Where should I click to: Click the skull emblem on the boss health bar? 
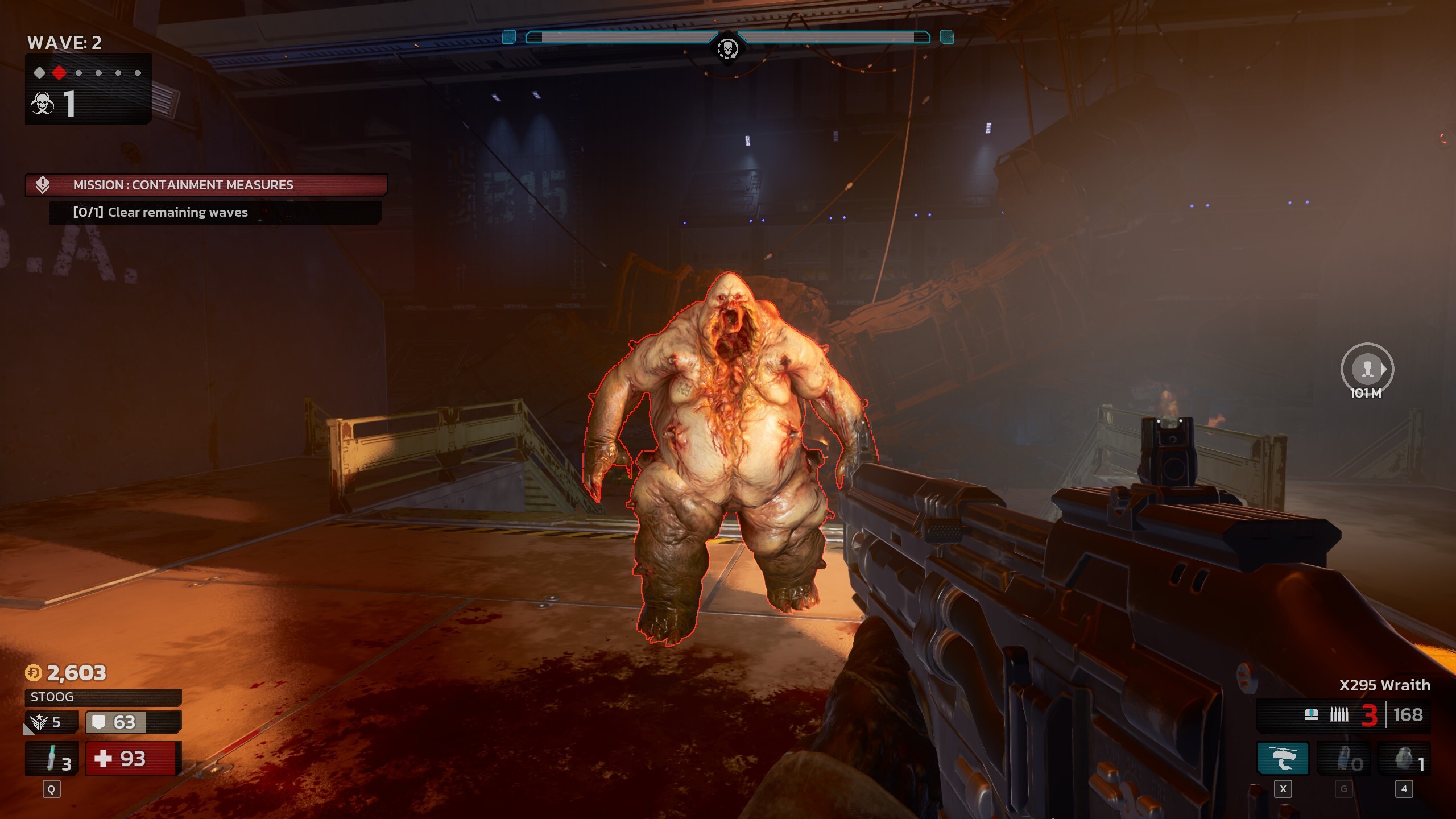point(728,48)
